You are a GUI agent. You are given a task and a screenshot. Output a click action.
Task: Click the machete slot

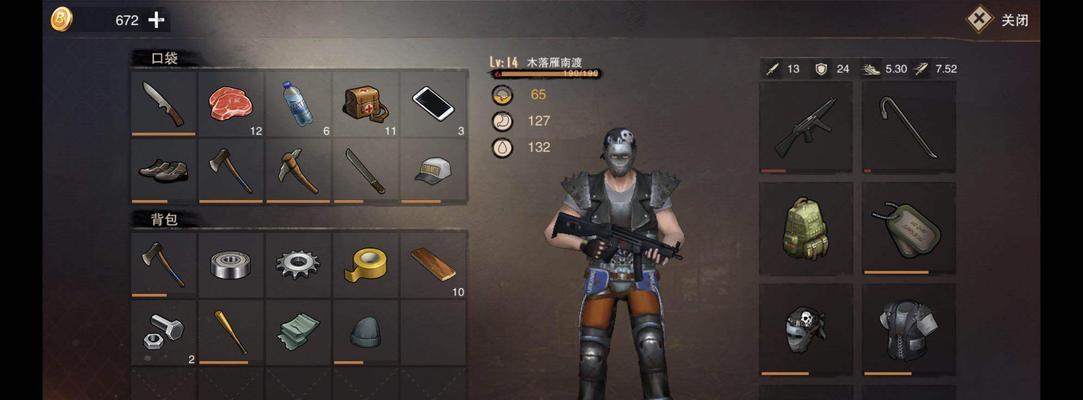(366, 170)
